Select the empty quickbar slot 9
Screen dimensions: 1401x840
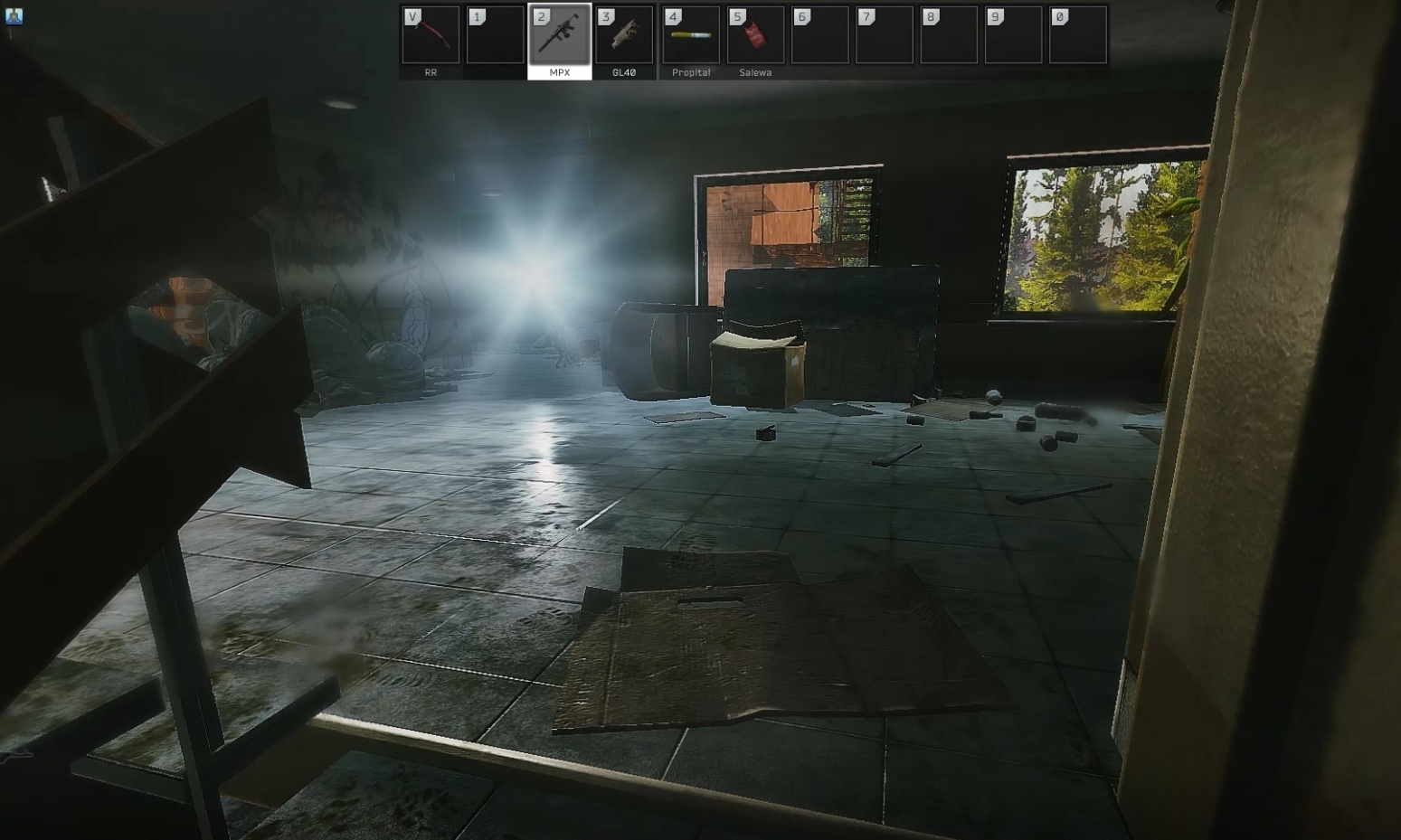[1012, 35]
